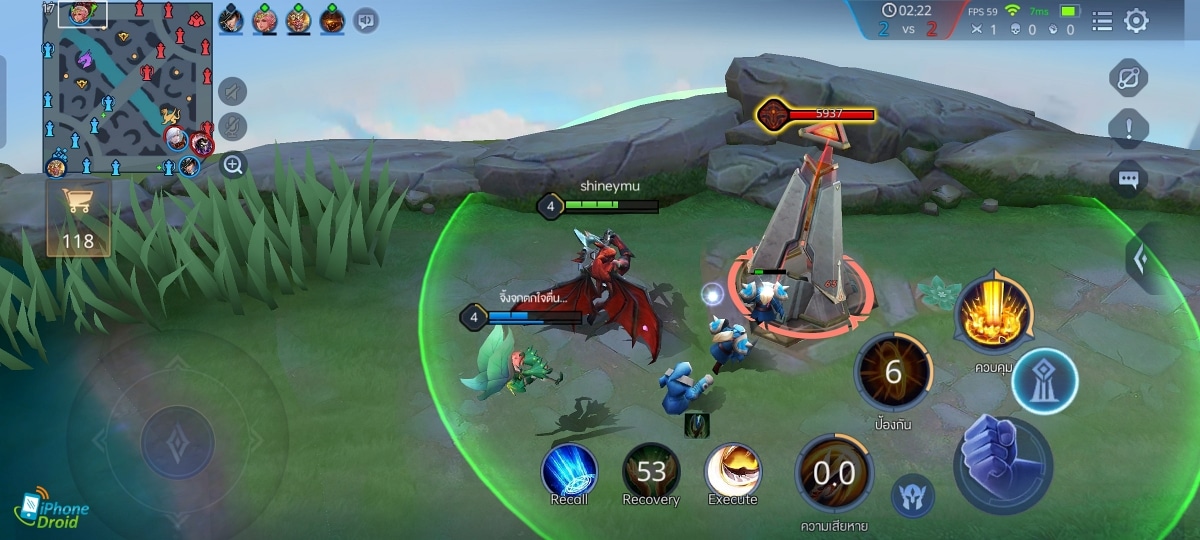The image size is (1200, 540).
Task: Activate the Recall spell
Action: 569,471
